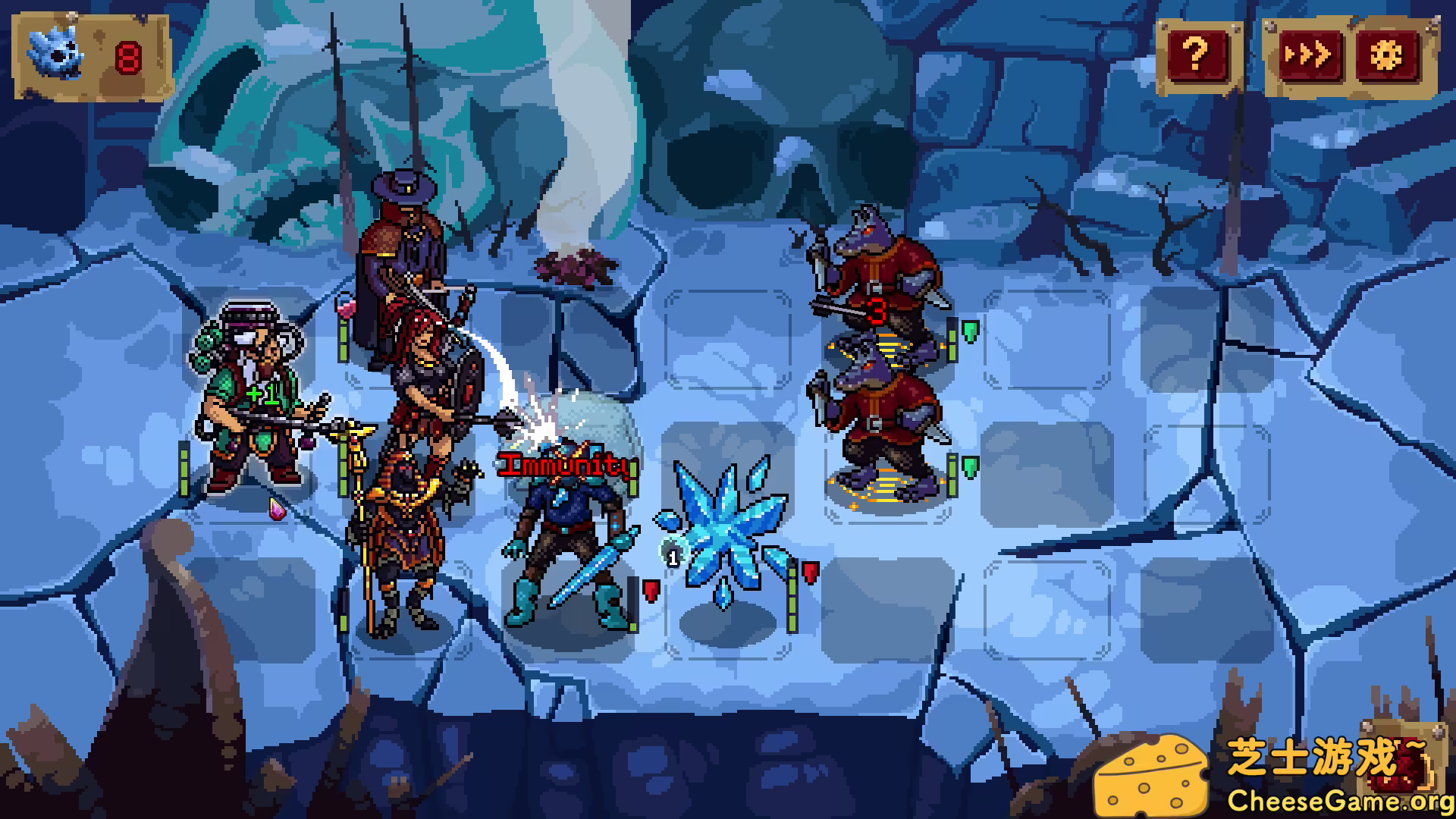Click the green shield icon beside the lower lizardman
The width and height of the screenshot is (1456, 819).
pos(969,466)
